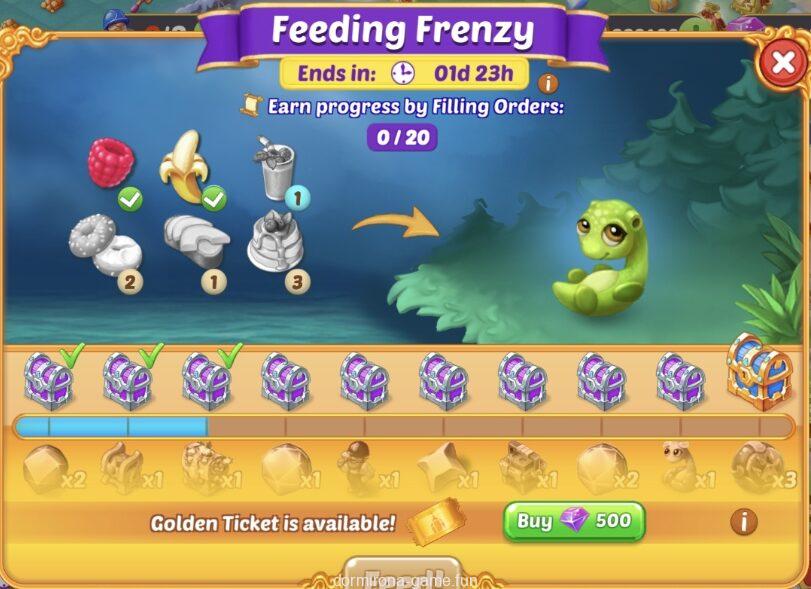This screenshot has width=811, height=589.
Task: Buy the Golden Ticket for 500 gems
Action: 574,521
